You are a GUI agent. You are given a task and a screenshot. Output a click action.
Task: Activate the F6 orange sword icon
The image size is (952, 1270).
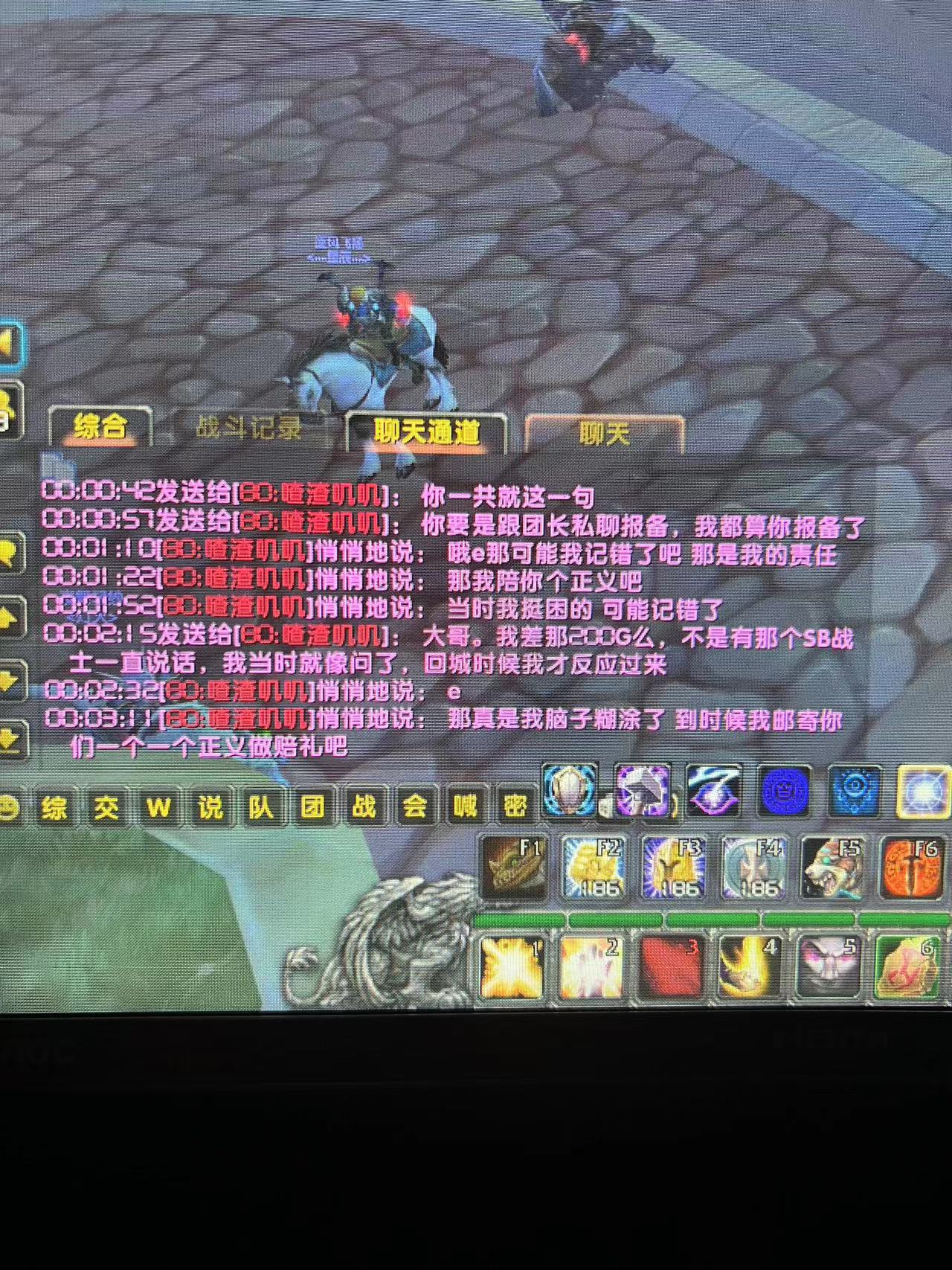click(x=911, y=867)
